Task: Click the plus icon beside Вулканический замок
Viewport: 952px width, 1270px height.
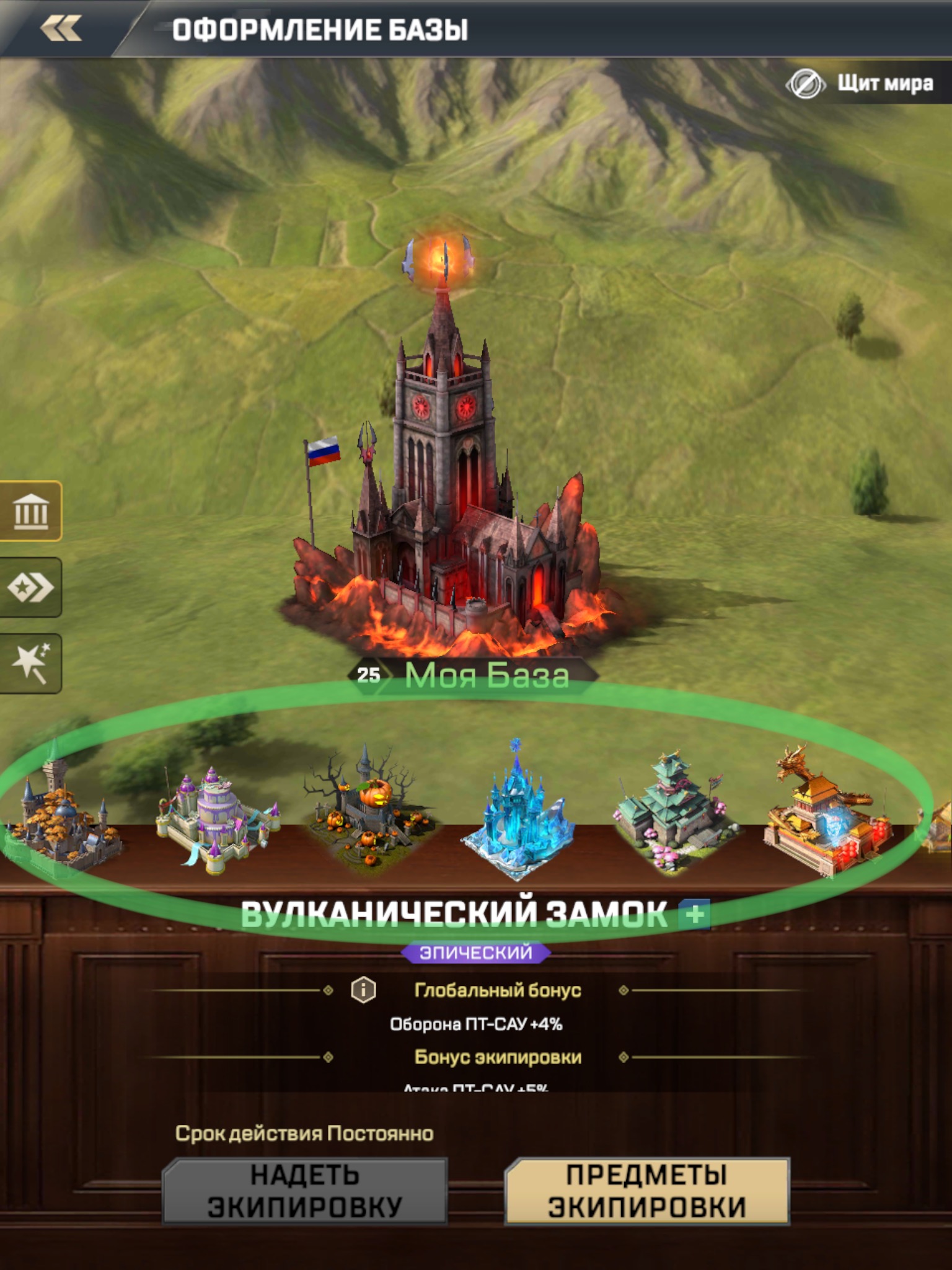Action: coord(694,913)
